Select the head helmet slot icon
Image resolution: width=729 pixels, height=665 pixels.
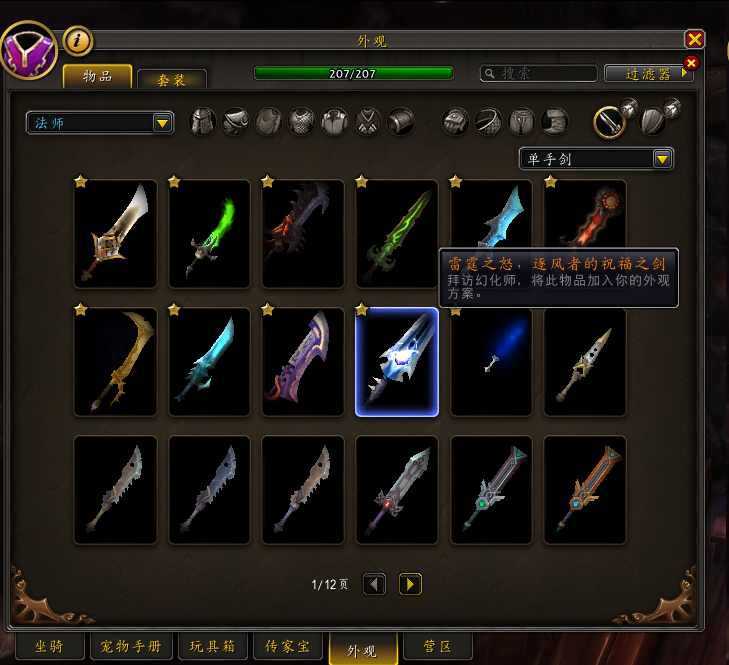(x=203, y=122)
